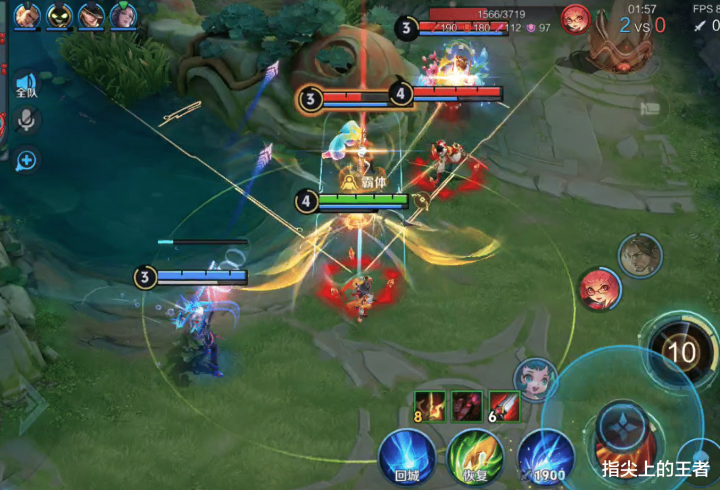Viewport: 720px width, 490px height.
Task: Target the brown-haired enemy hero lock-on portrait
Action: click(x=639, y=257)
